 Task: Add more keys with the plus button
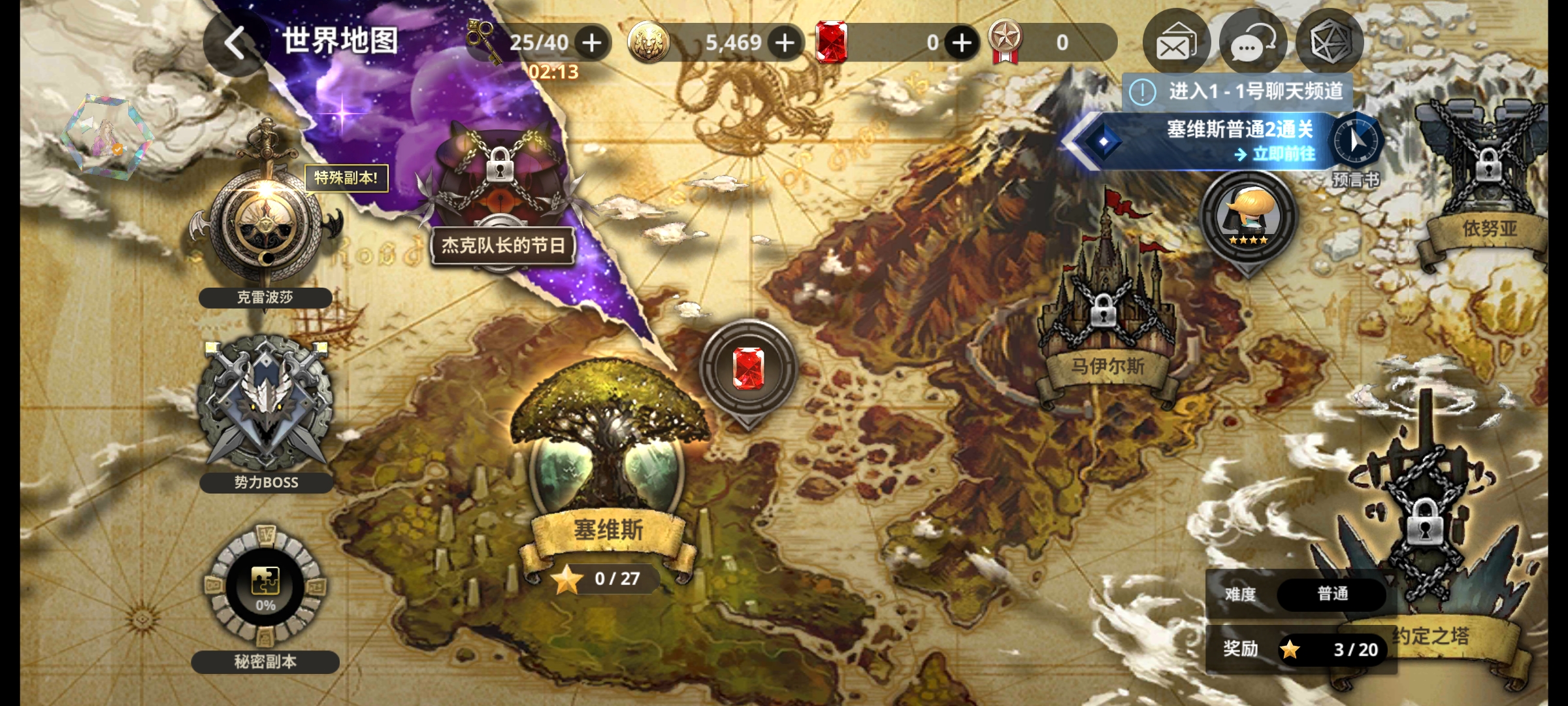click(x=592, y=43)
